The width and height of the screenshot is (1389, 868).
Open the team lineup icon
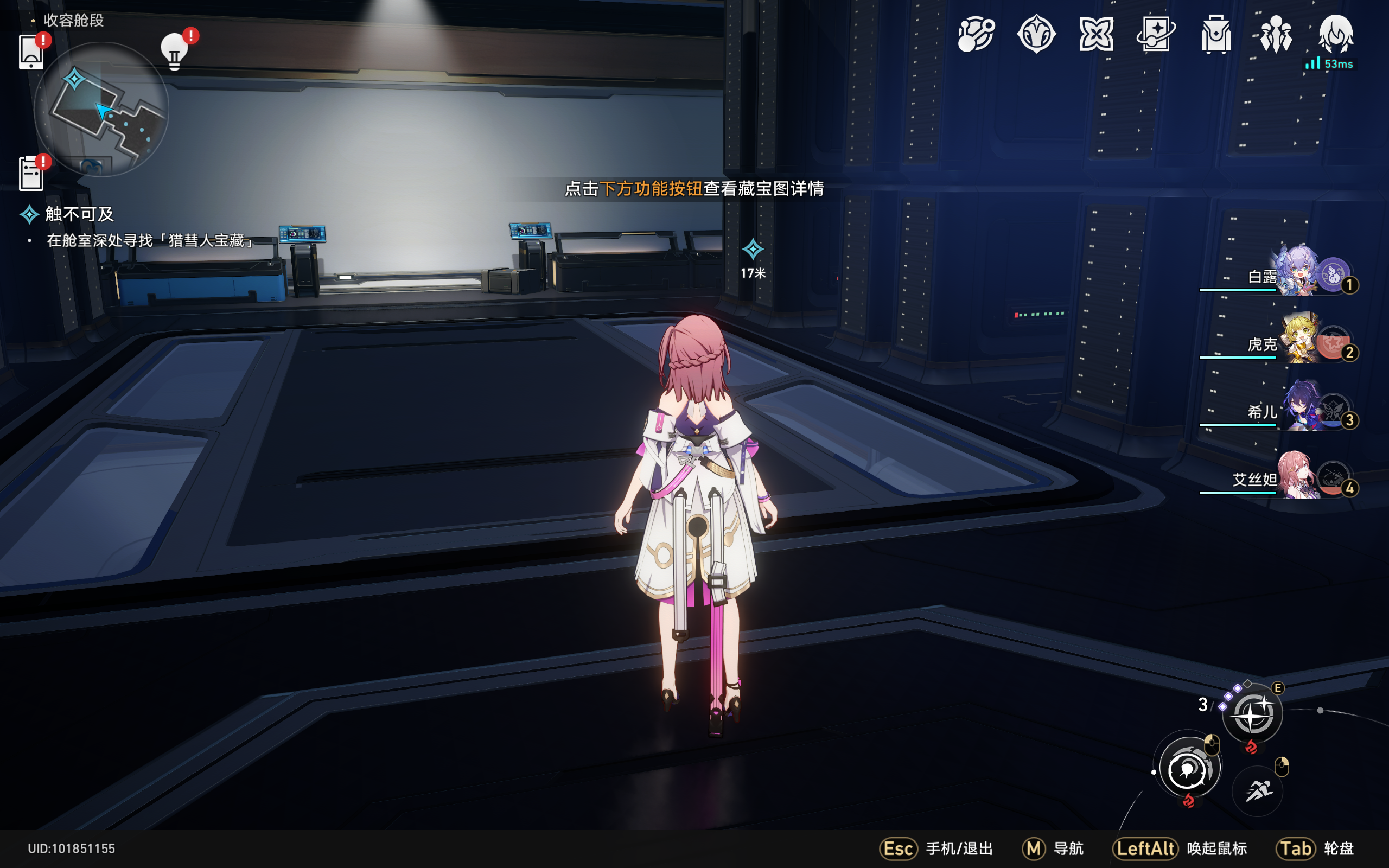1276,34
